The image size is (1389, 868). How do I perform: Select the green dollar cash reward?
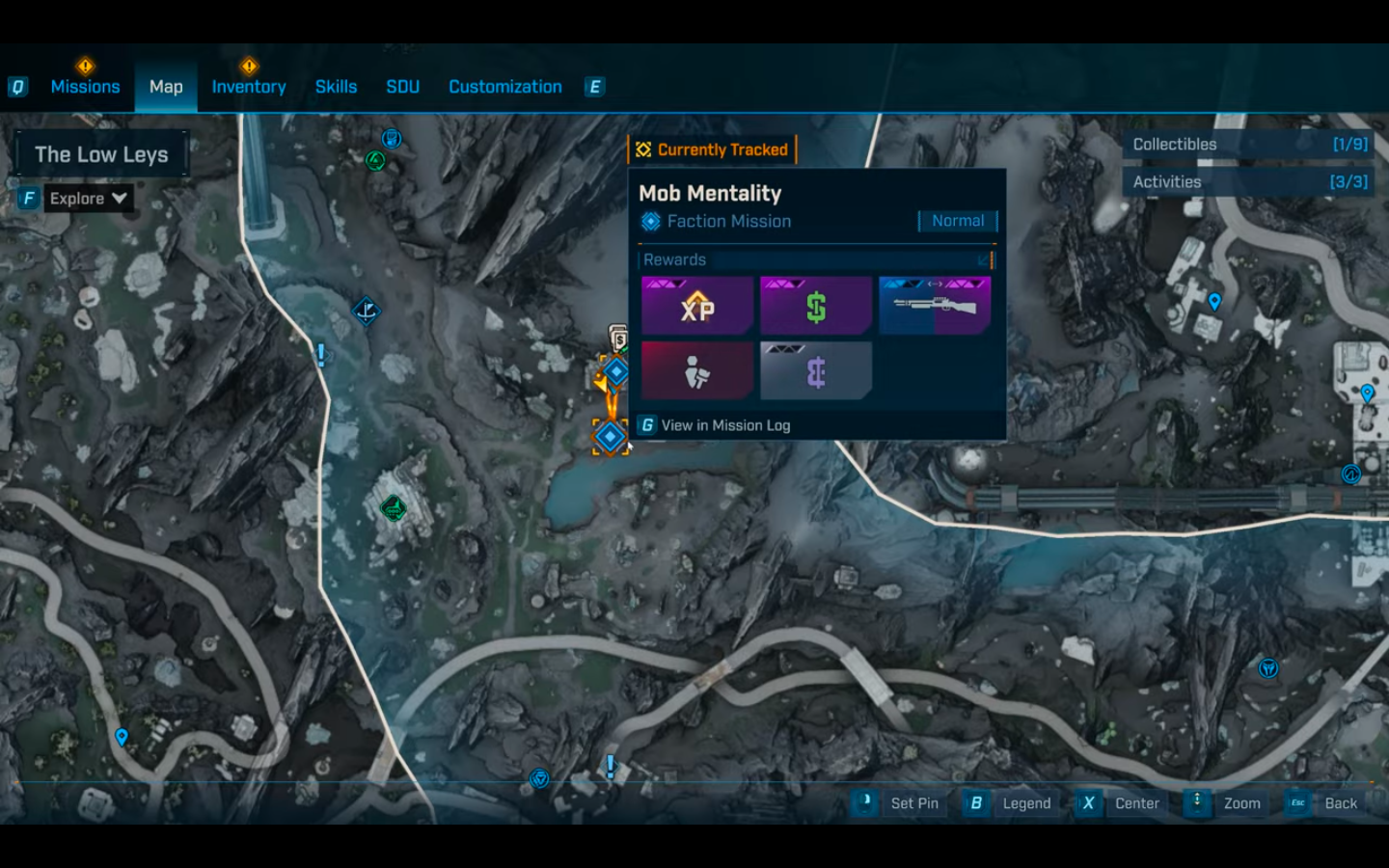coord(815,307)
